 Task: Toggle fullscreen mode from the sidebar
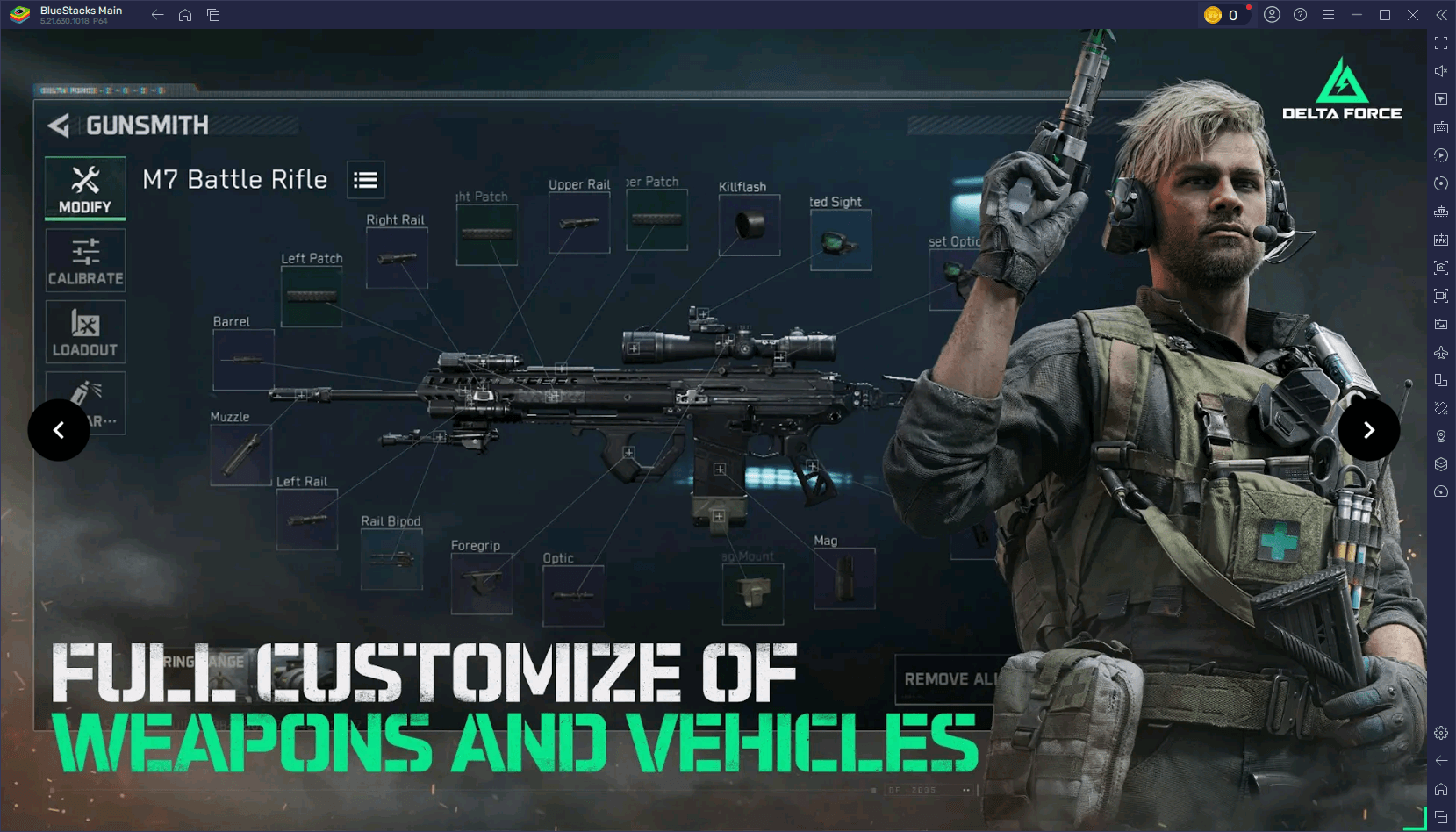1440,42
